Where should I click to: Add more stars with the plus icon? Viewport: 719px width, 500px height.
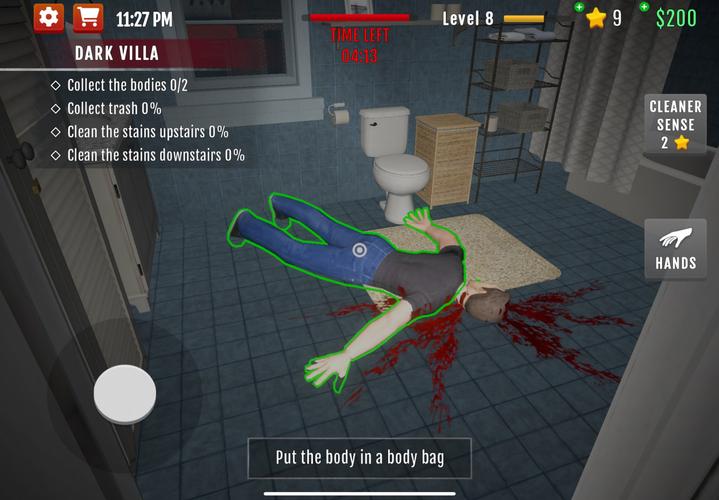pos(579,8)
